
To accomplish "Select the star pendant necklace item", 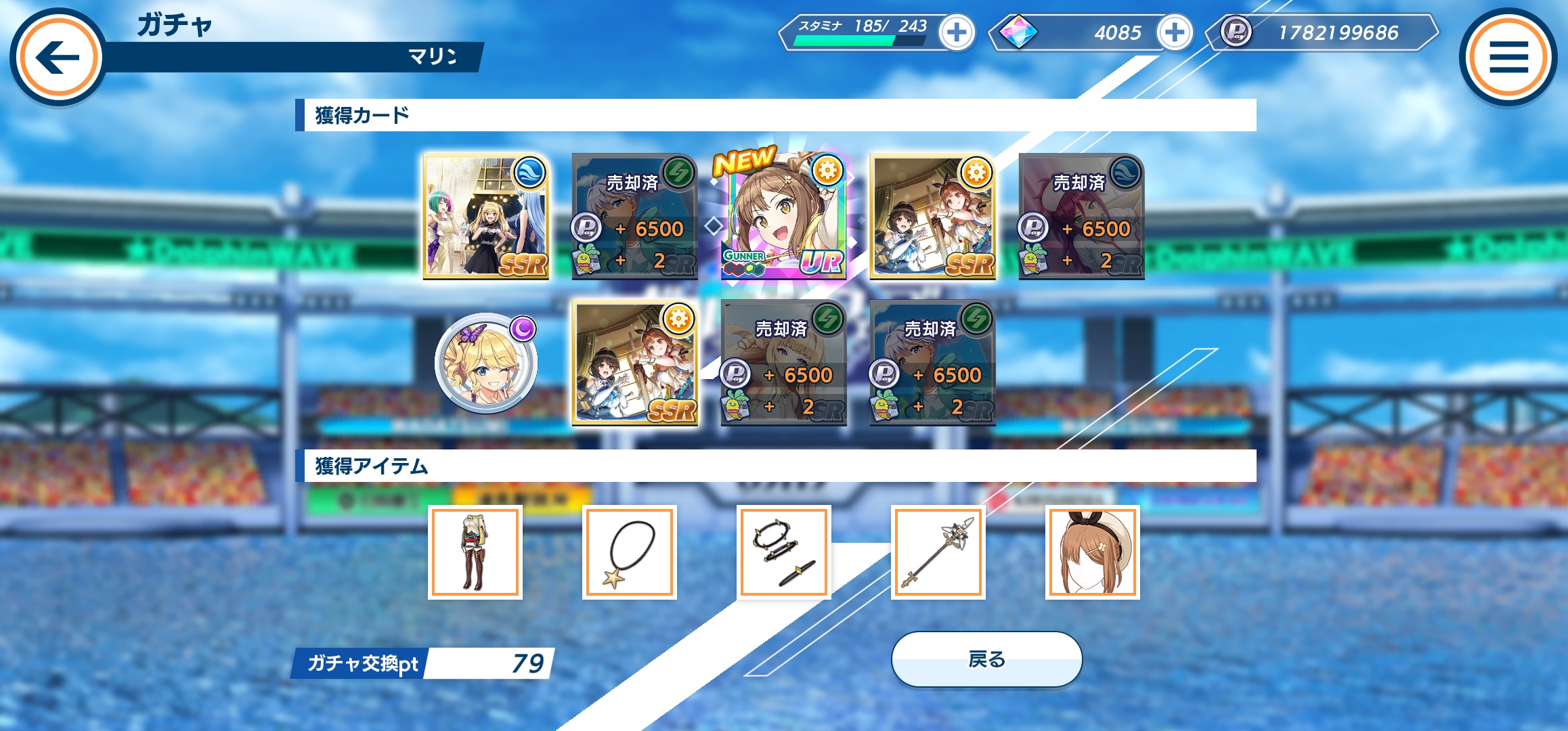I will 630,552.
